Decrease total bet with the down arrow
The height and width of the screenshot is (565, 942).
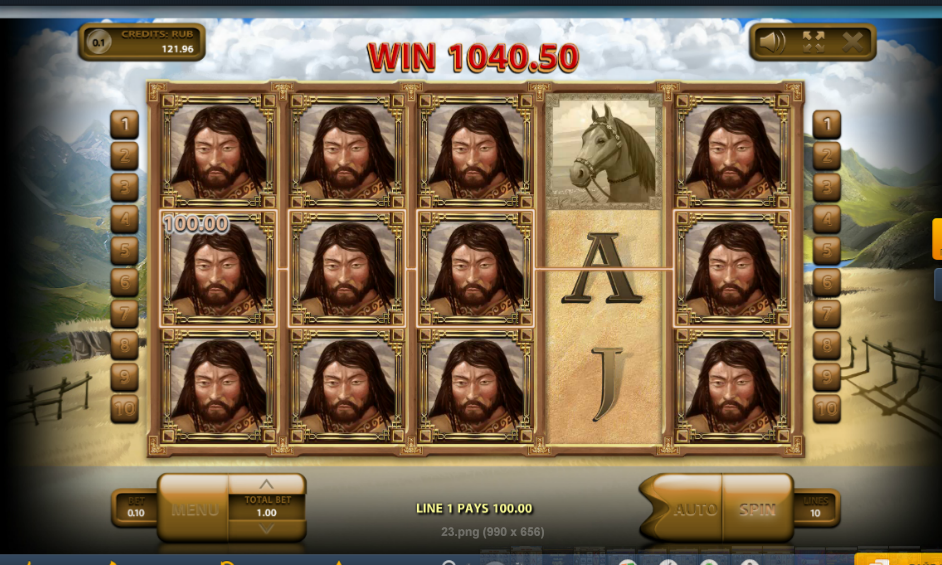pos(267,530)
